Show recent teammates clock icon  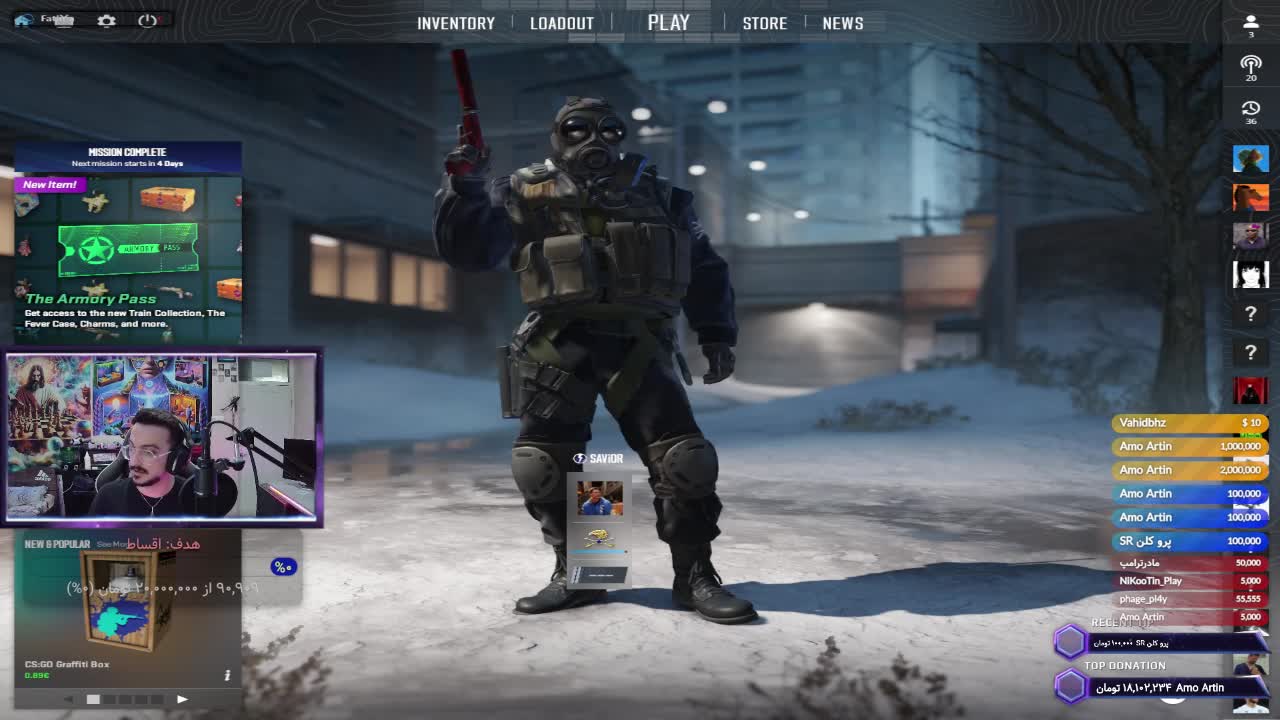(1250, 108)
